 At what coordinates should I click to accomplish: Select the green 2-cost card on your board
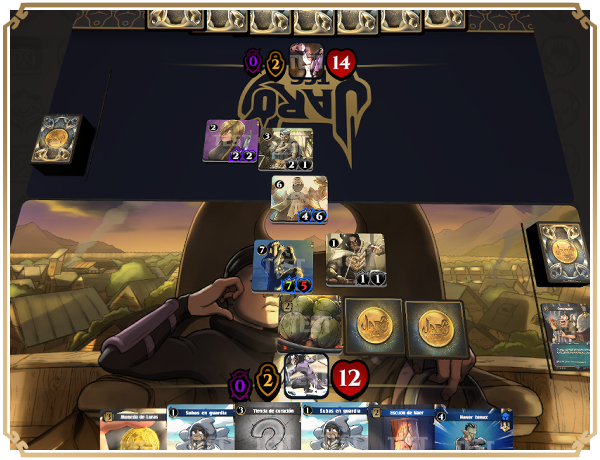[308, 324]
